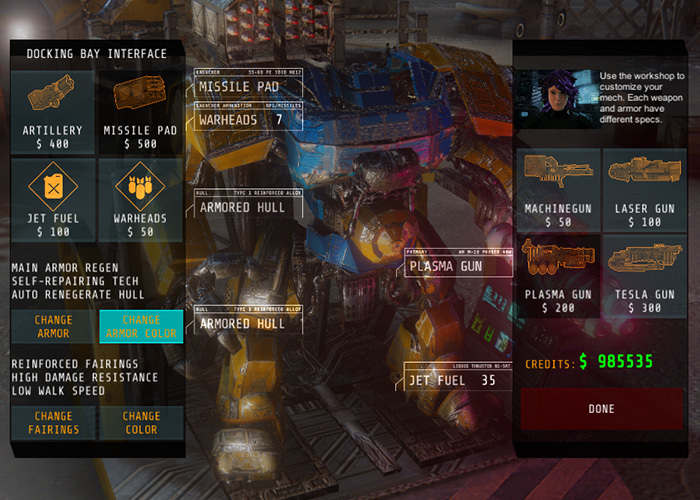Image resolution: width=700 pixels, height=500 pixels.
Task: Confirm customization with the Done button
Action: [x=602, y=409]
